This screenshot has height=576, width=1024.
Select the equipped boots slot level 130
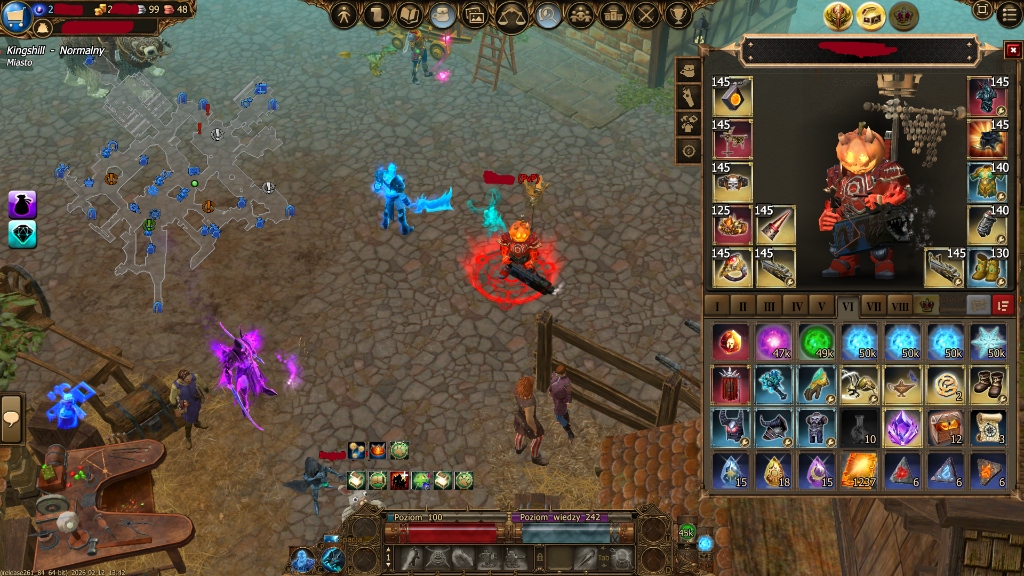[x=988, y=267]
